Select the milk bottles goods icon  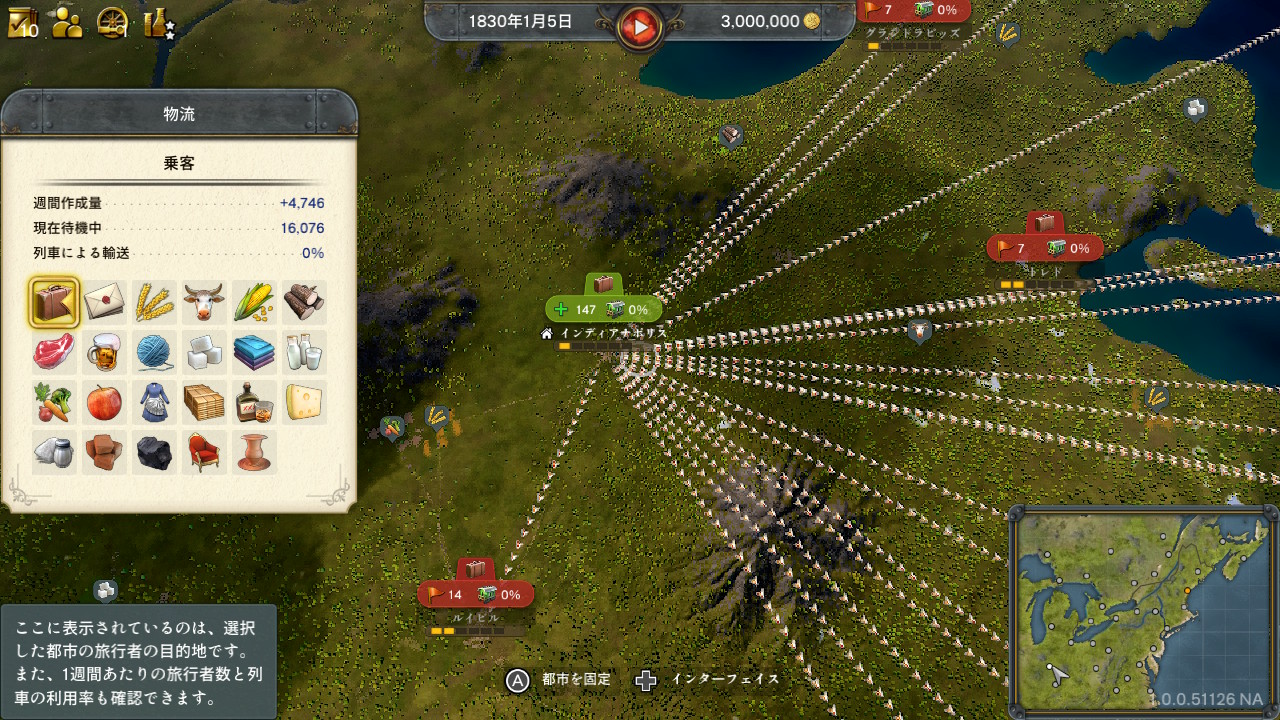coord(304,352)
